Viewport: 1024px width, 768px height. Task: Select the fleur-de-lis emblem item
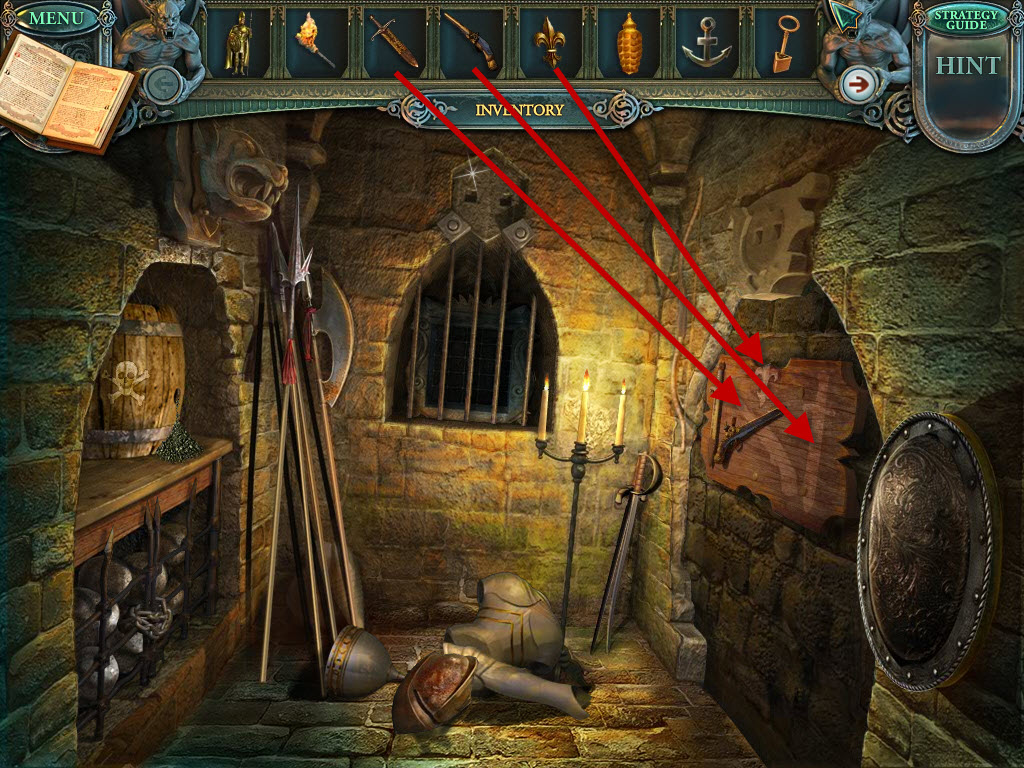tap(550, 43)
